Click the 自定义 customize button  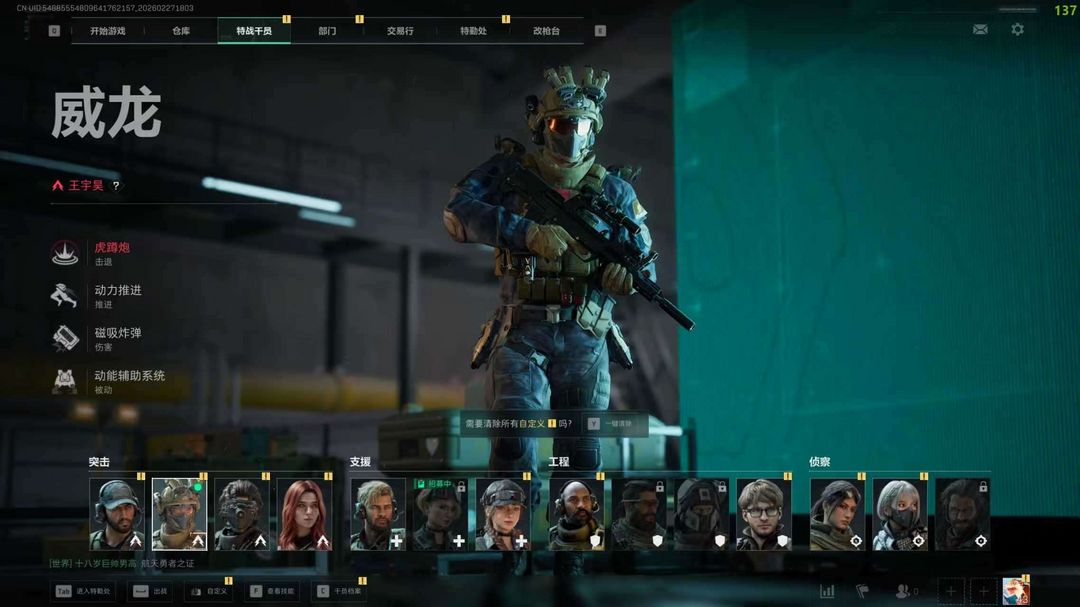coord(209,591)
